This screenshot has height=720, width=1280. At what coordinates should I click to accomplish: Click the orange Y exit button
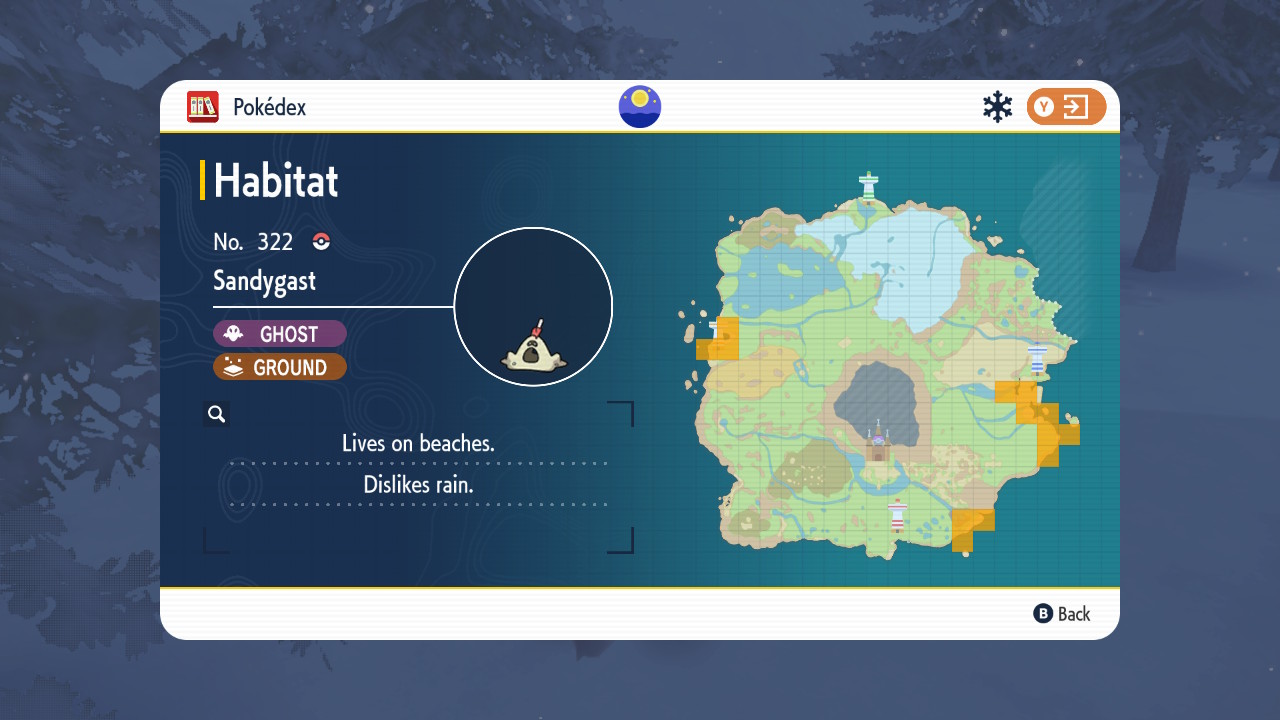(x=1066, y=106)
